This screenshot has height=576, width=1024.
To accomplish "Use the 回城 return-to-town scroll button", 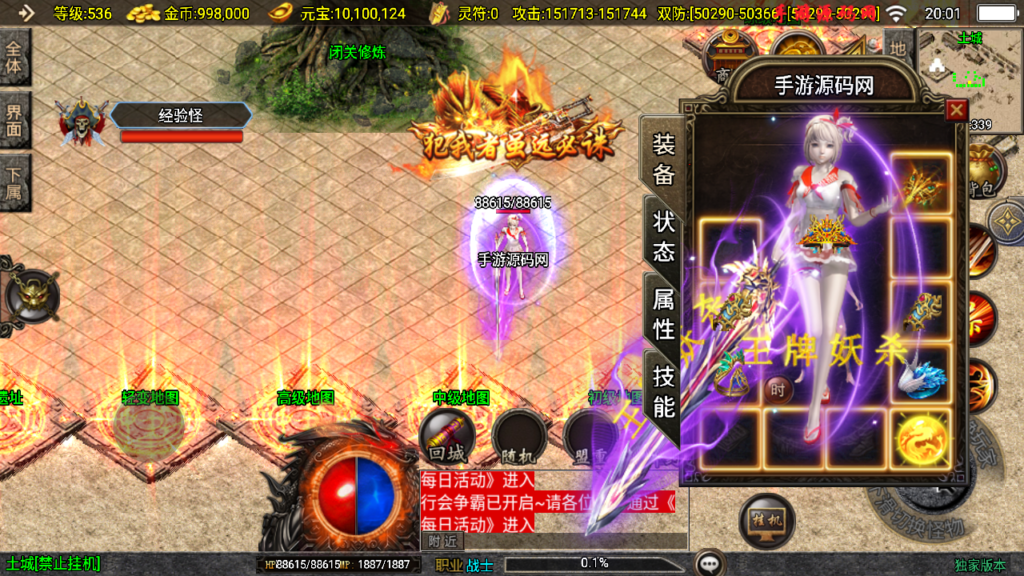I will click(445, 436).
